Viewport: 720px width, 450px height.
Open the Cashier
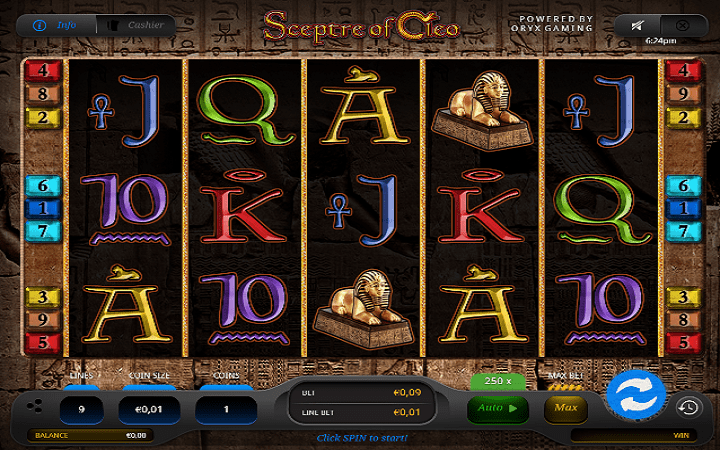pos(136,24)
